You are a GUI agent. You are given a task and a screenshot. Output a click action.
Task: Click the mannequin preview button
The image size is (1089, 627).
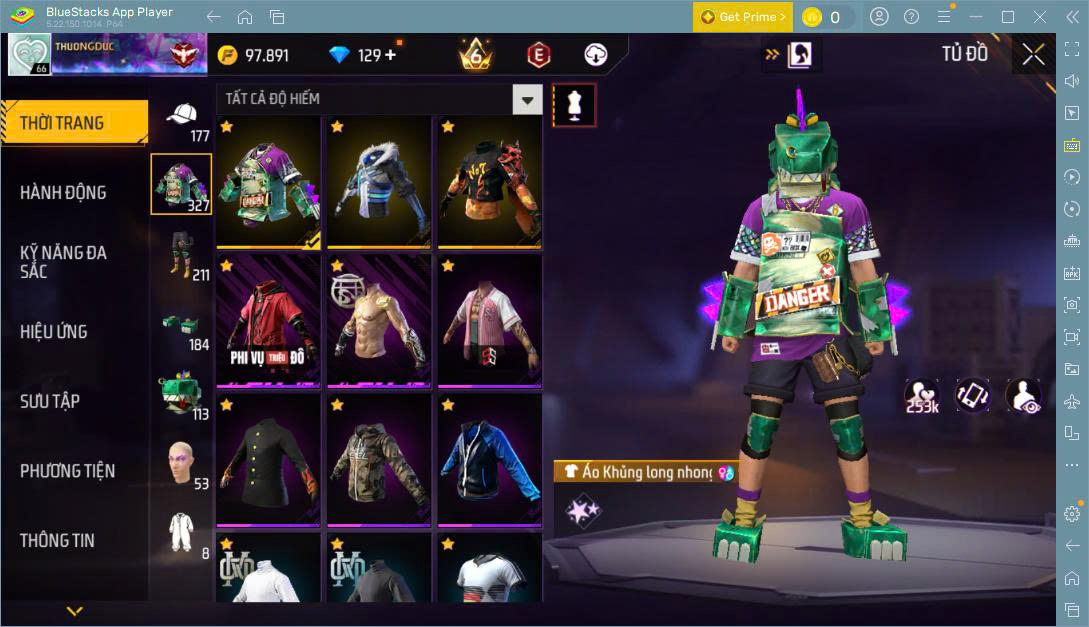pyautogui.click(x=574, y=104)
